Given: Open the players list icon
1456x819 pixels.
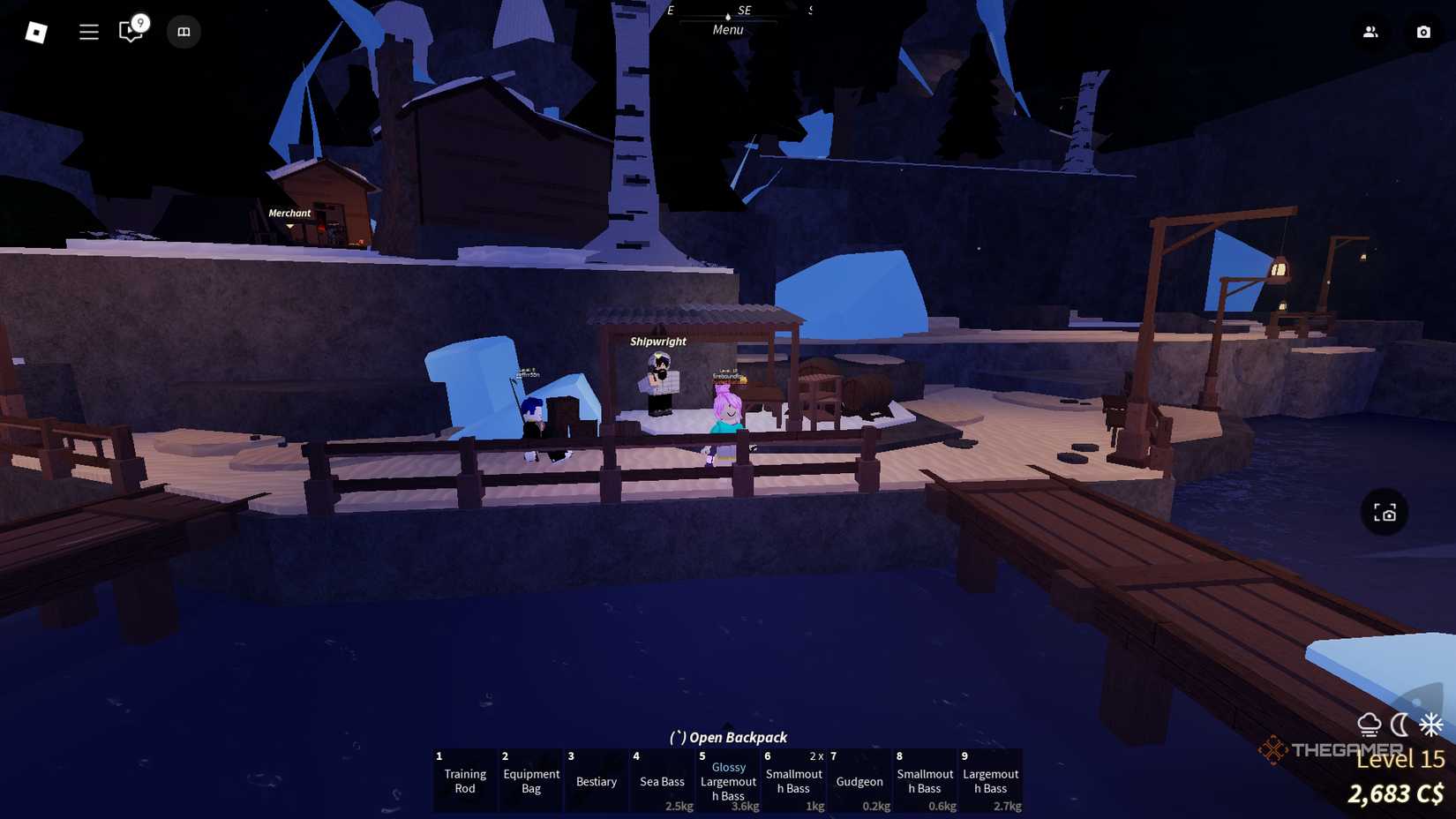Looking at the screenshot, I should click(1370, 32).
